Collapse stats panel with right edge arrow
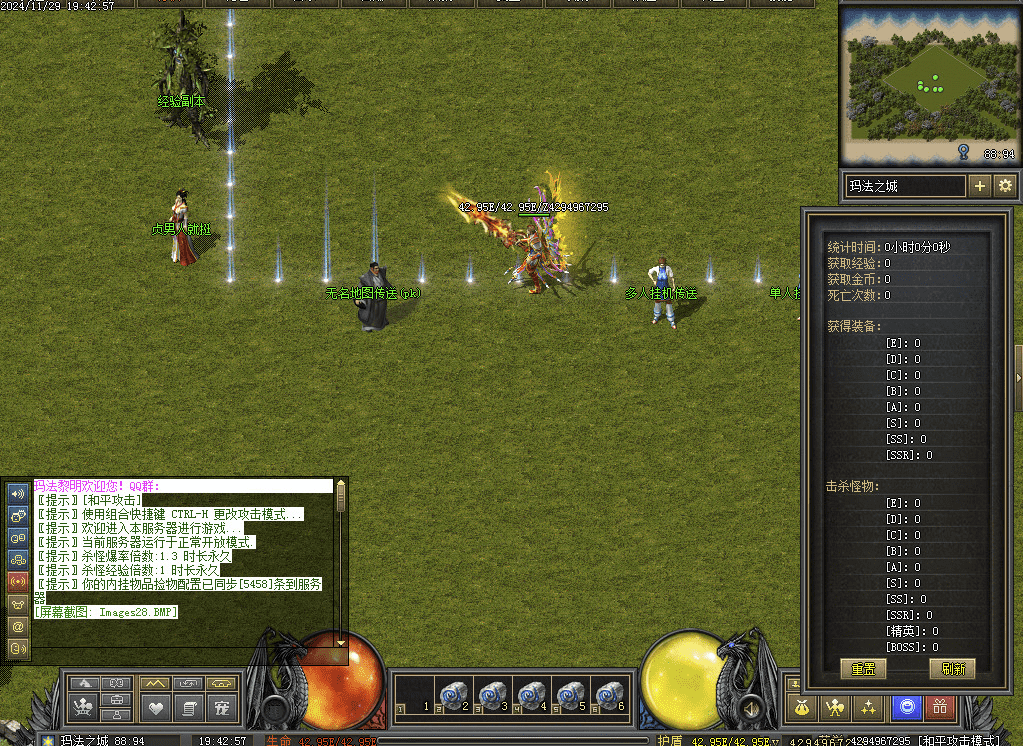The height and width of the screenshot is (746, 1023). 1018,377
